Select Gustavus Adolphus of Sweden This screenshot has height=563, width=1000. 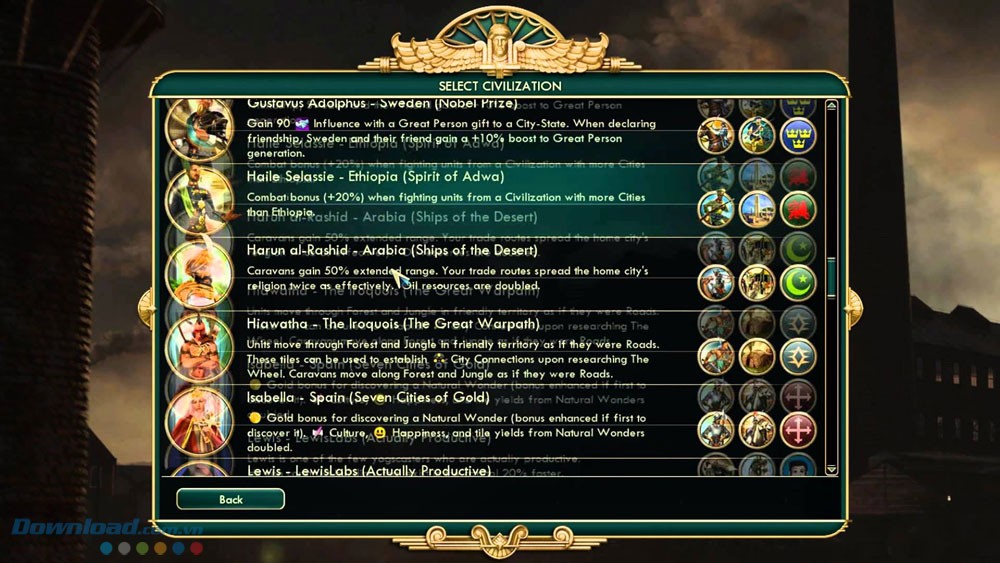point(448,131)
